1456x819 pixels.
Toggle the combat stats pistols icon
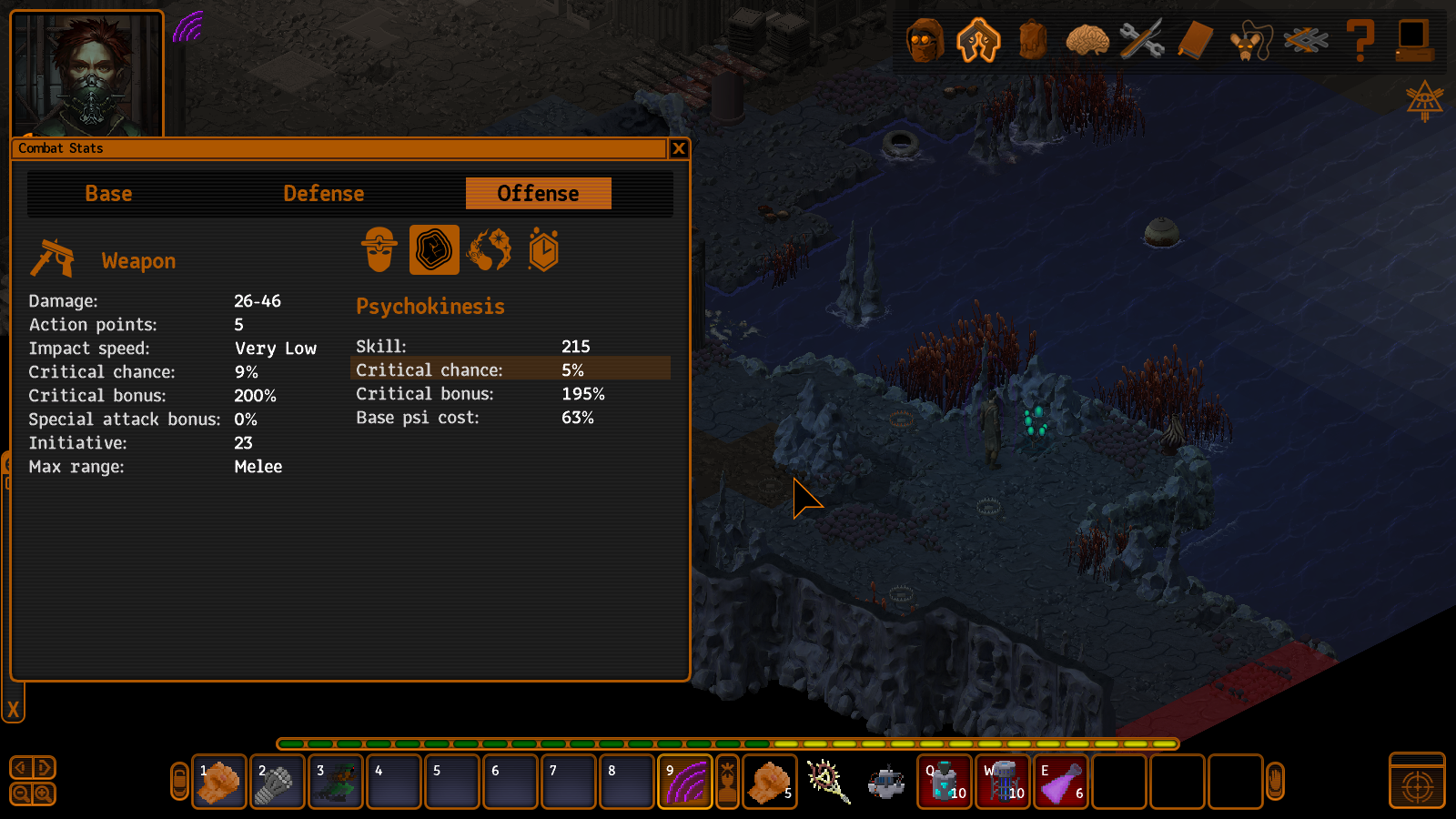tap(978, 41)
